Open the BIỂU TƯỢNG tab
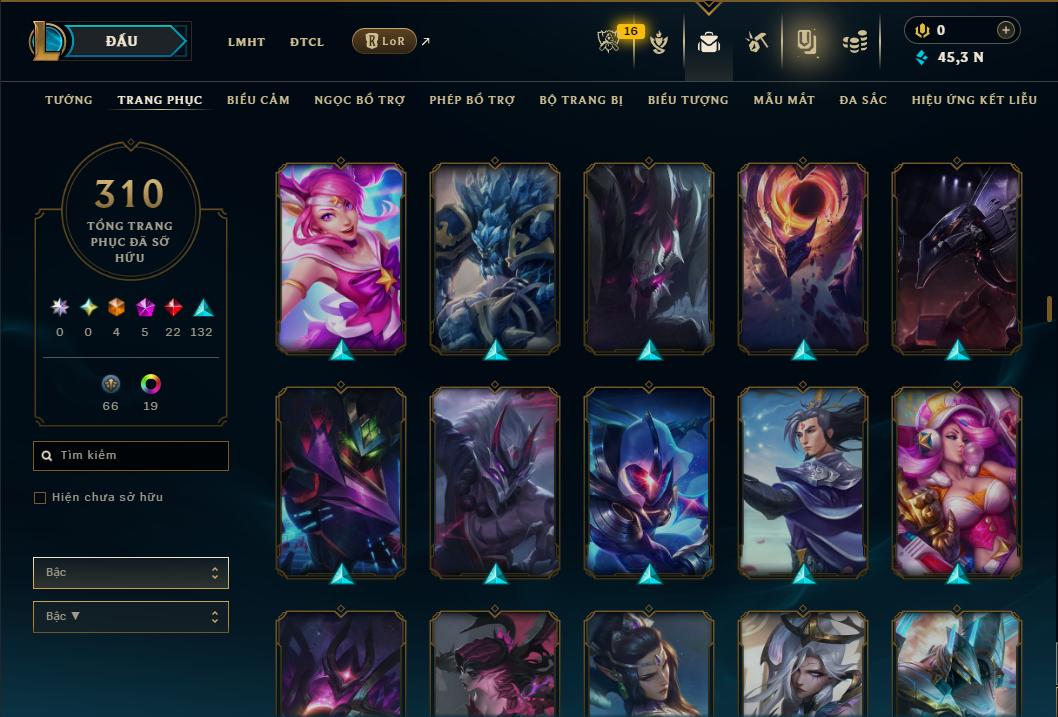Viewport: 1058px width, 717px height. click(688, 100)
